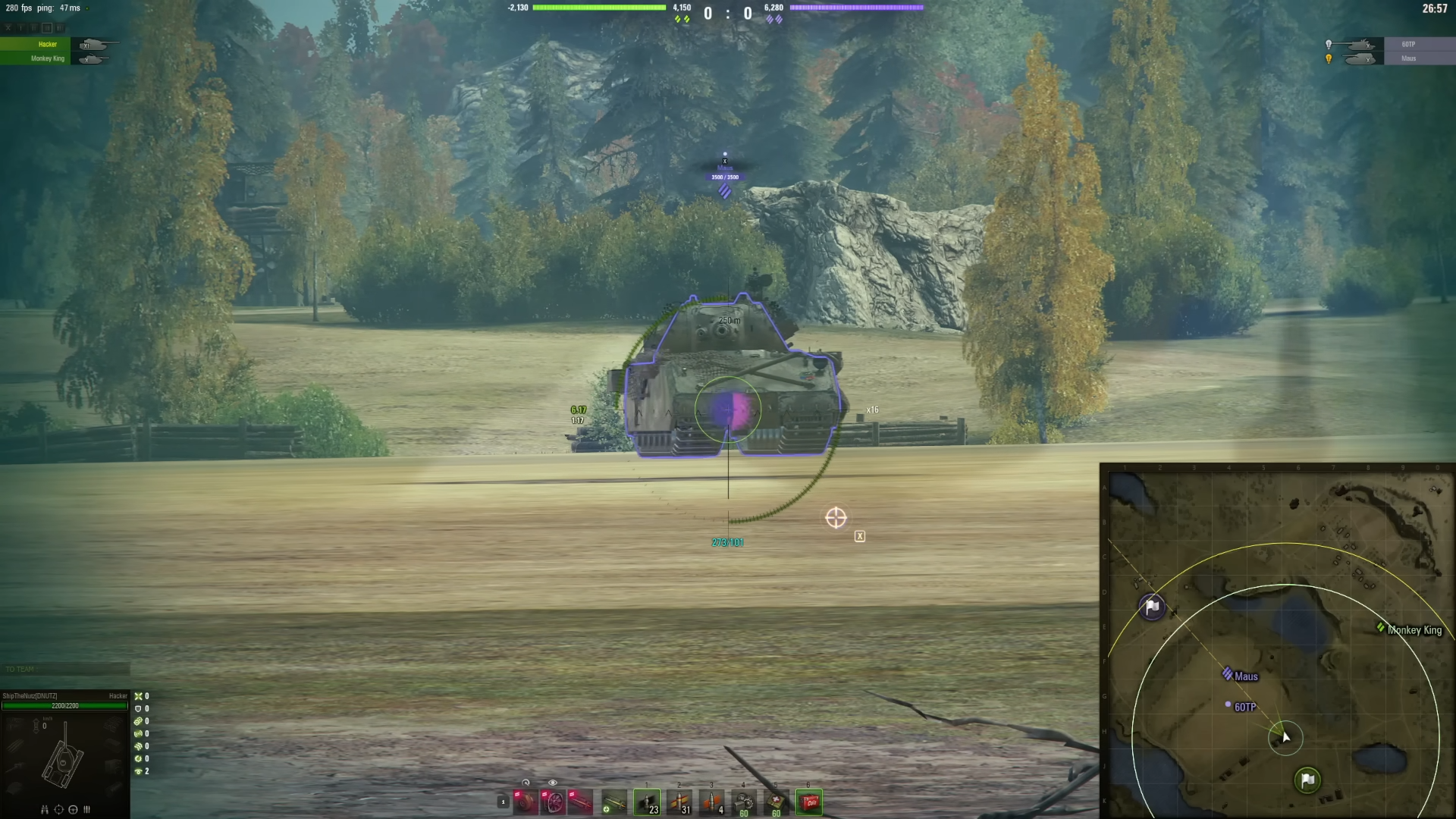Click the enemy Maus health bar above the tank

click(x=724, y=177)
